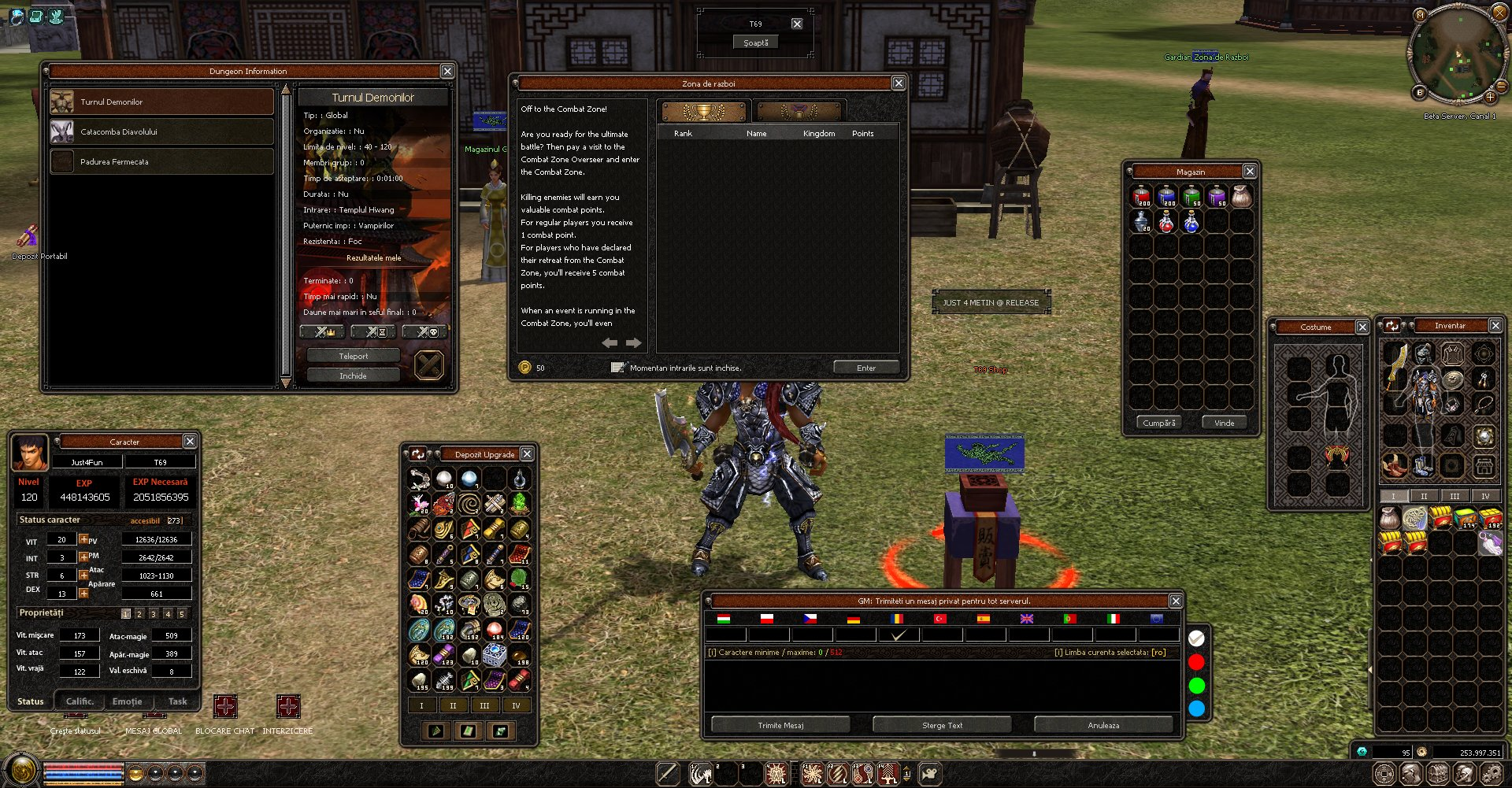Click Vinde in the shop window
The image size is (1512, 788).
(1224, 423)
